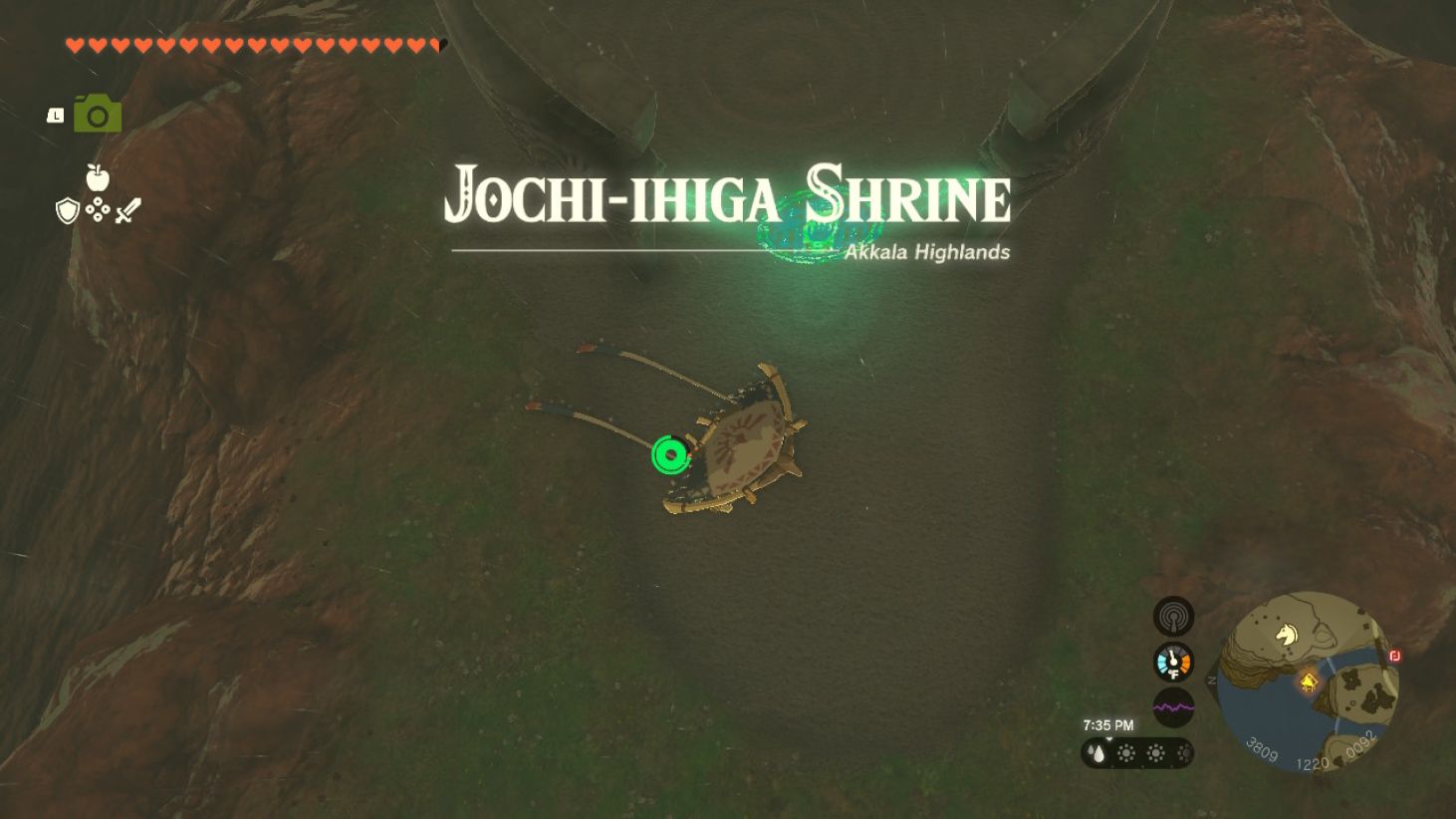The width and height of the screenshot is (1456, 819).
Task: Click the temperature gauge icon
Action: pos(1173,662)
